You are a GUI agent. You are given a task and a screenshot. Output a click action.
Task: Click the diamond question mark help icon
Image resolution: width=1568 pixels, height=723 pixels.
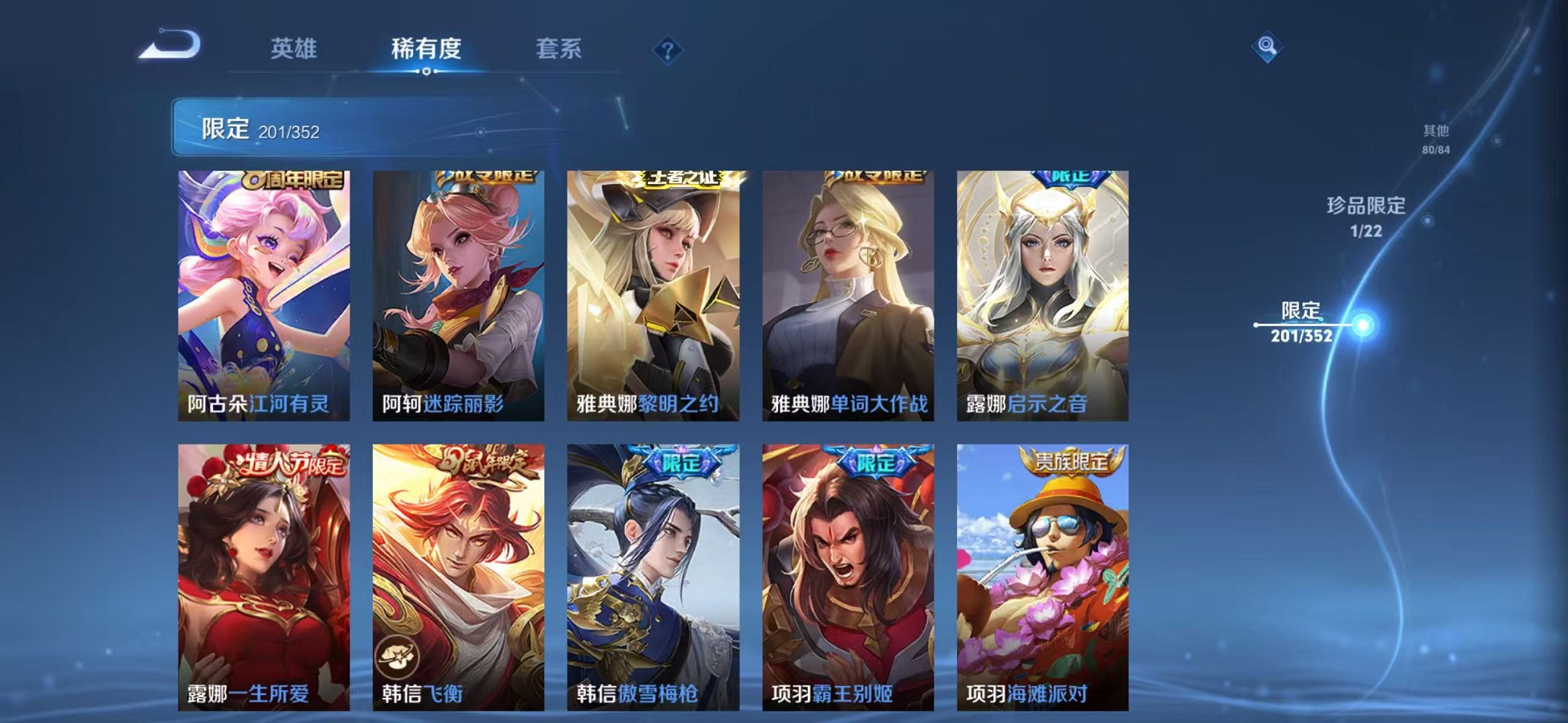pos(669,49)
